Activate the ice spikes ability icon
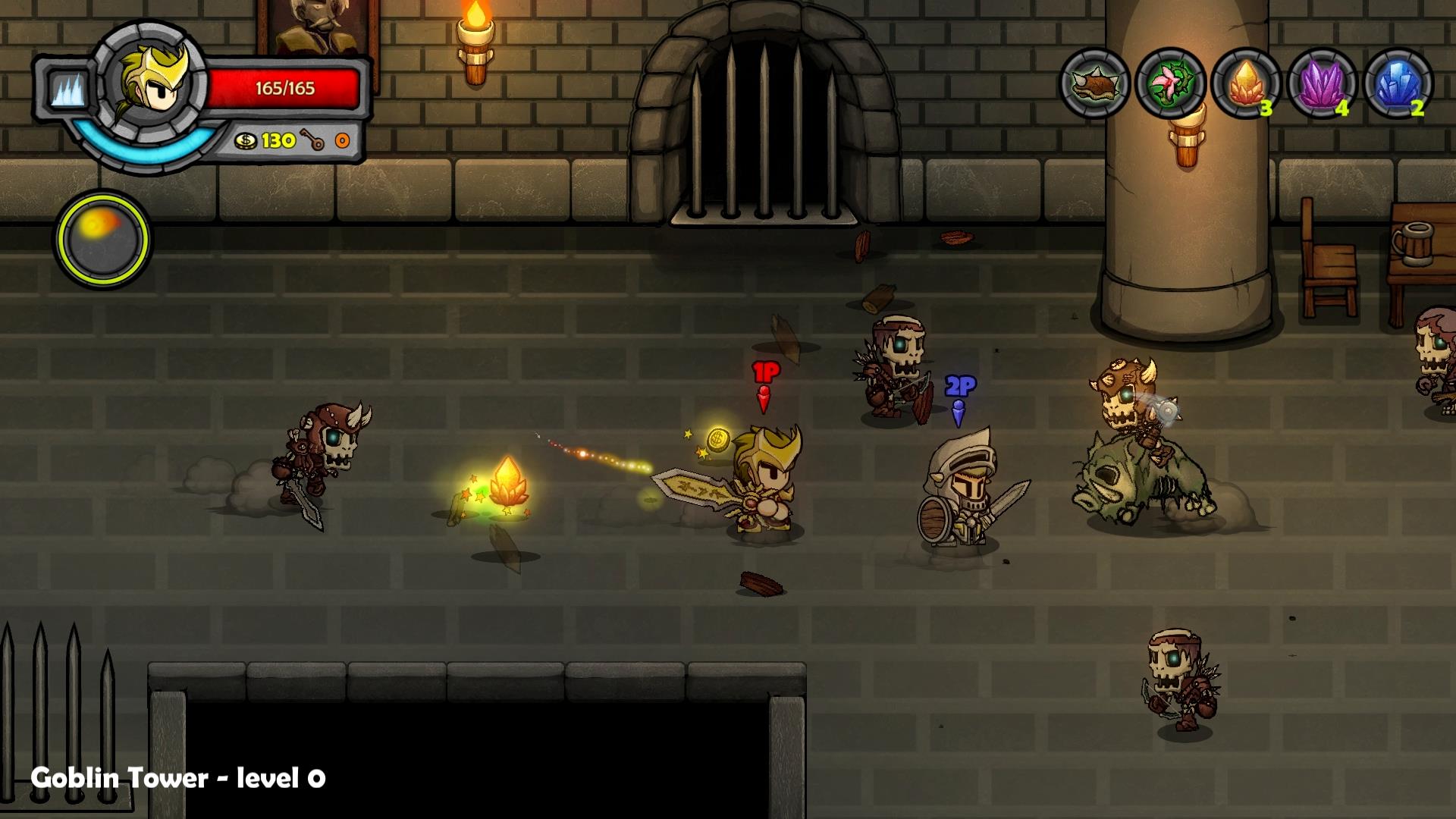The image size is (1456, 819). point(67,89)
